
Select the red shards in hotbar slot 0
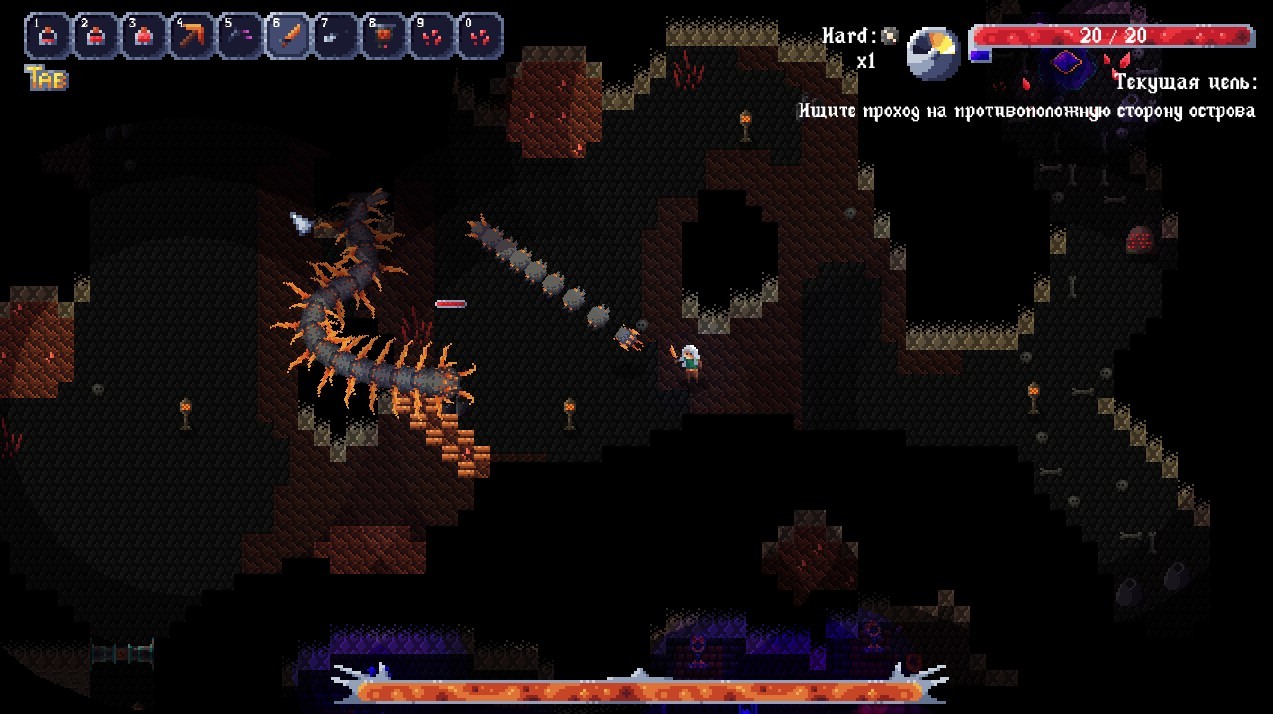[479, 37]
